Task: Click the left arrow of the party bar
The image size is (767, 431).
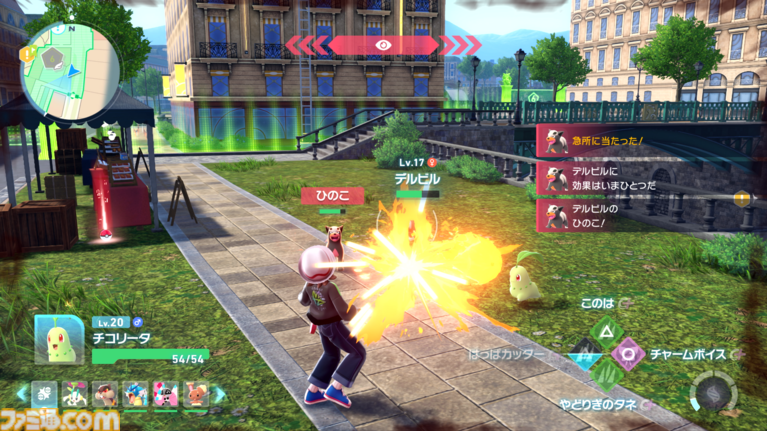Action: (x=20, y=393)
